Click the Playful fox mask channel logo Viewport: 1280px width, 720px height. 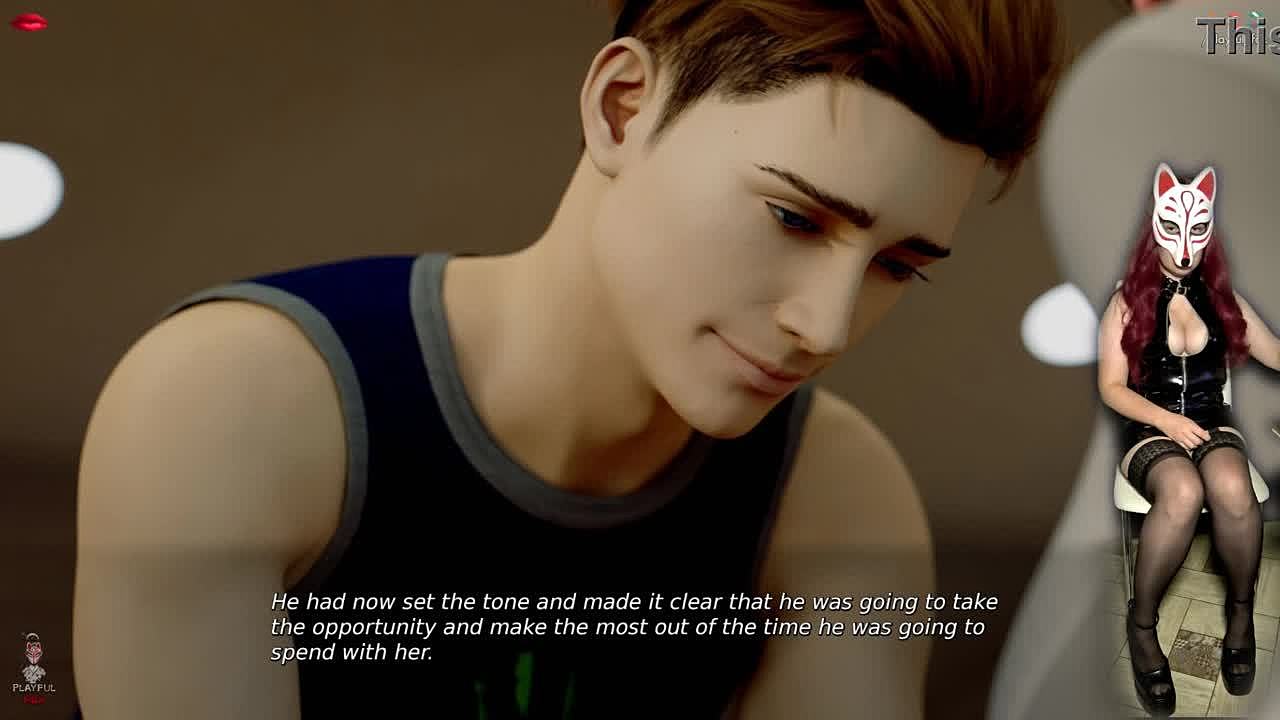click(33, 664)
